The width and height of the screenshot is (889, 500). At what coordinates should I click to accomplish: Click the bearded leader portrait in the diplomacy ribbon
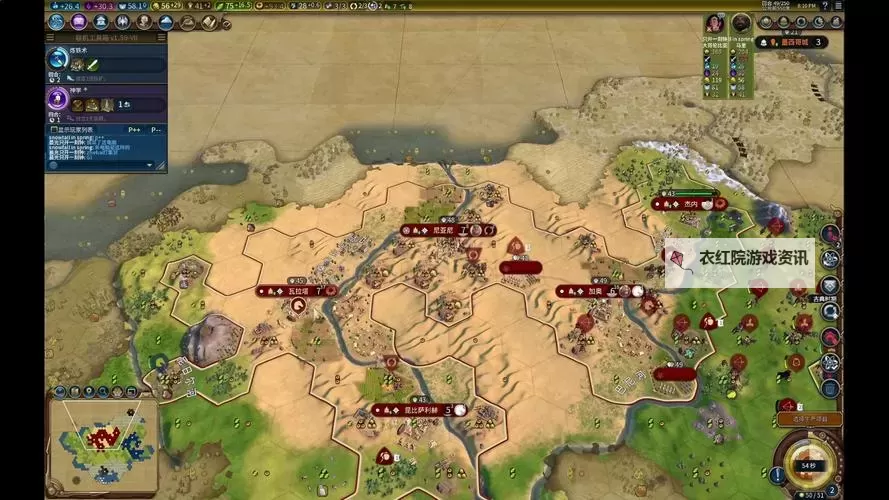pyautogui.click(x=741, y=23)
